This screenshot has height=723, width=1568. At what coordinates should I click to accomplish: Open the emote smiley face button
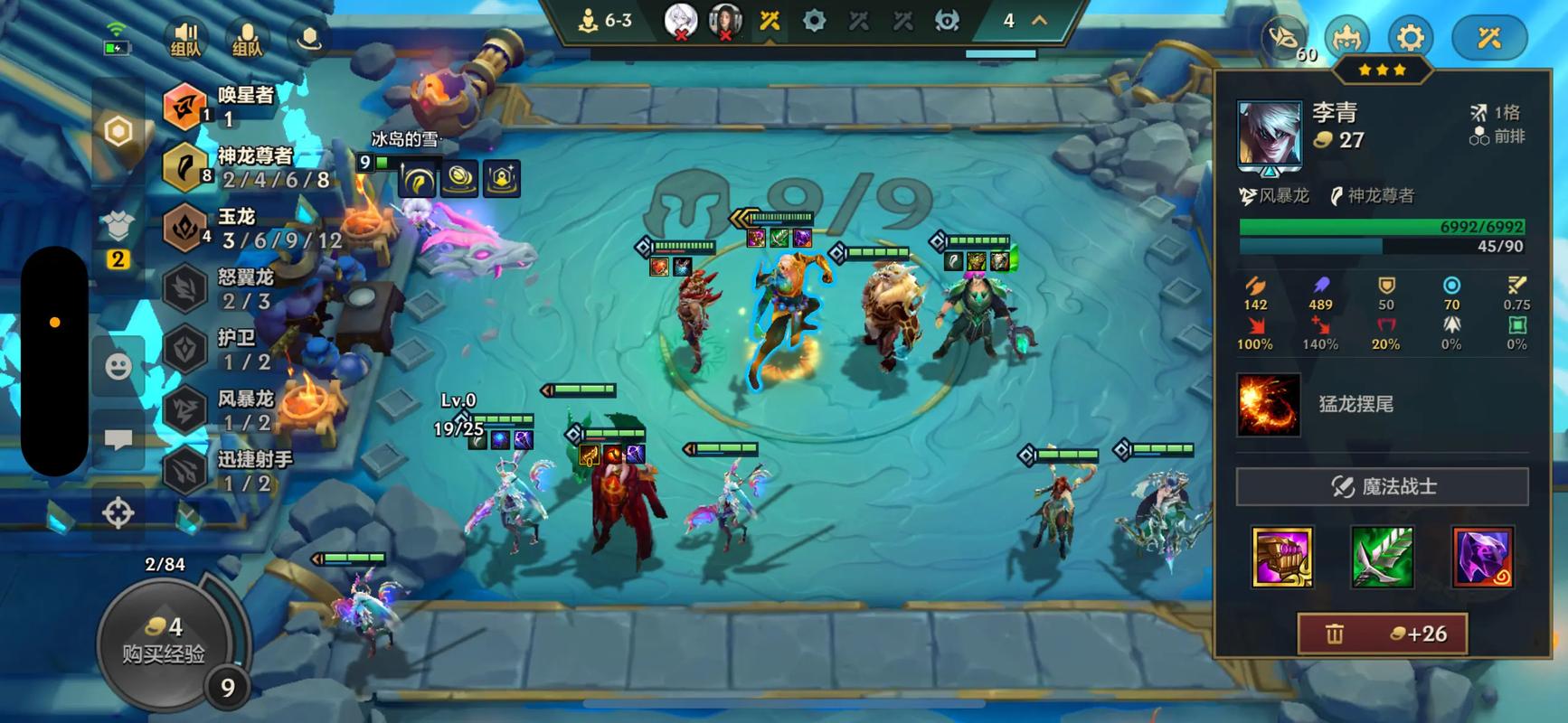[x=118, y=366]
